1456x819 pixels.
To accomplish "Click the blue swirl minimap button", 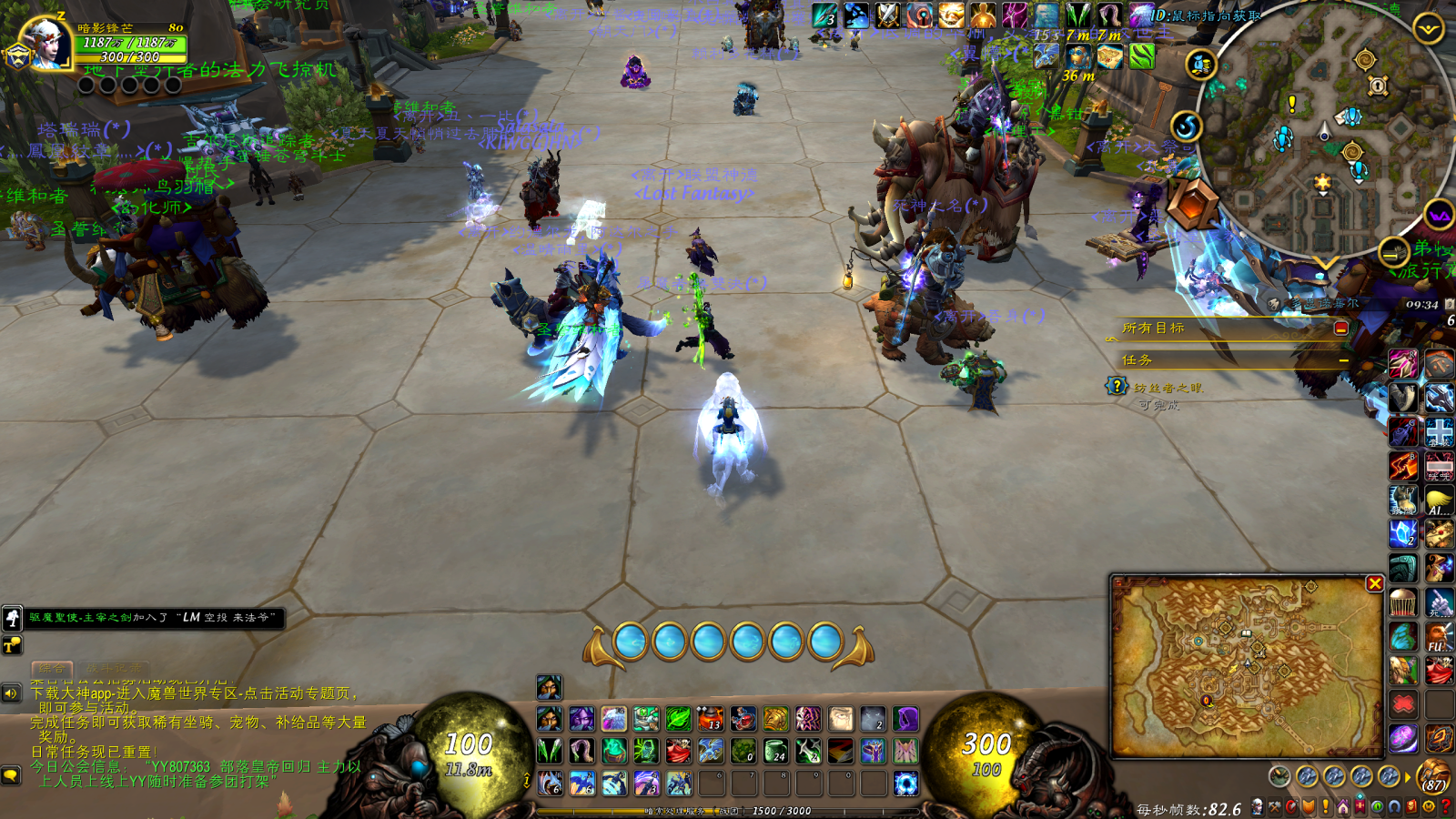I will click(x=1186, y=126).
